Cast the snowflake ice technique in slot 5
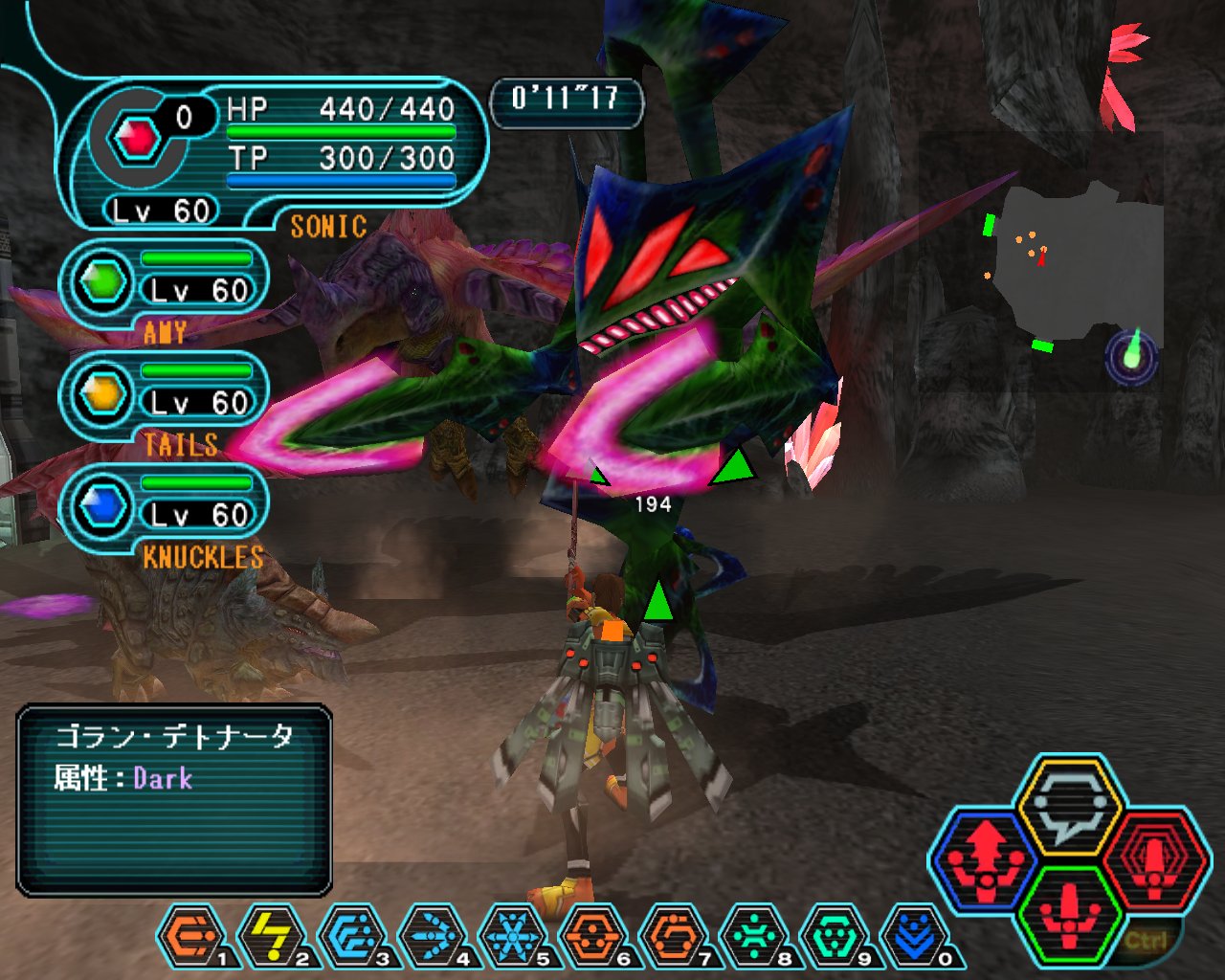1225x980 pixels. pyautogui.click(x=511, y=936)
